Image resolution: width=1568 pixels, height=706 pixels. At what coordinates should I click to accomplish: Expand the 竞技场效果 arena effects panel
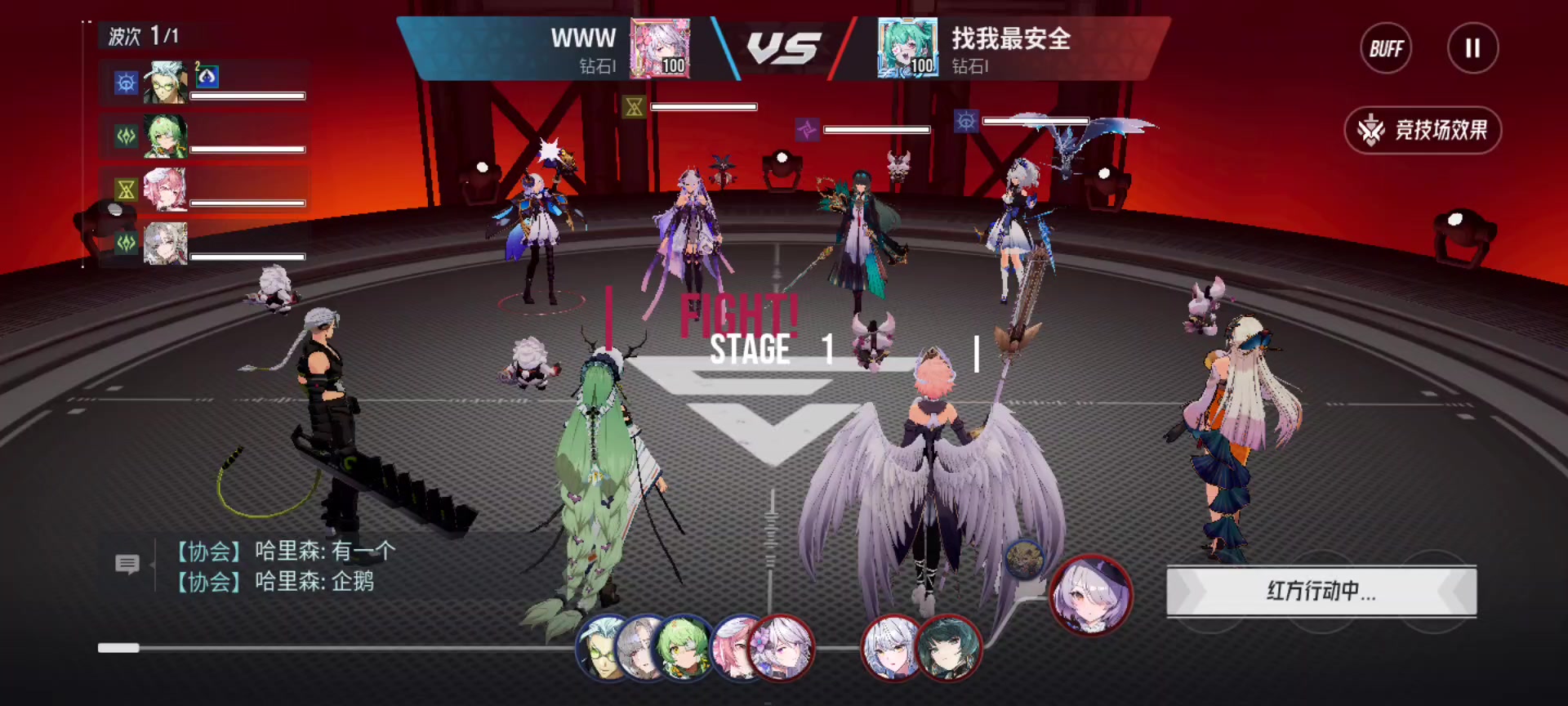(1423, 131)
